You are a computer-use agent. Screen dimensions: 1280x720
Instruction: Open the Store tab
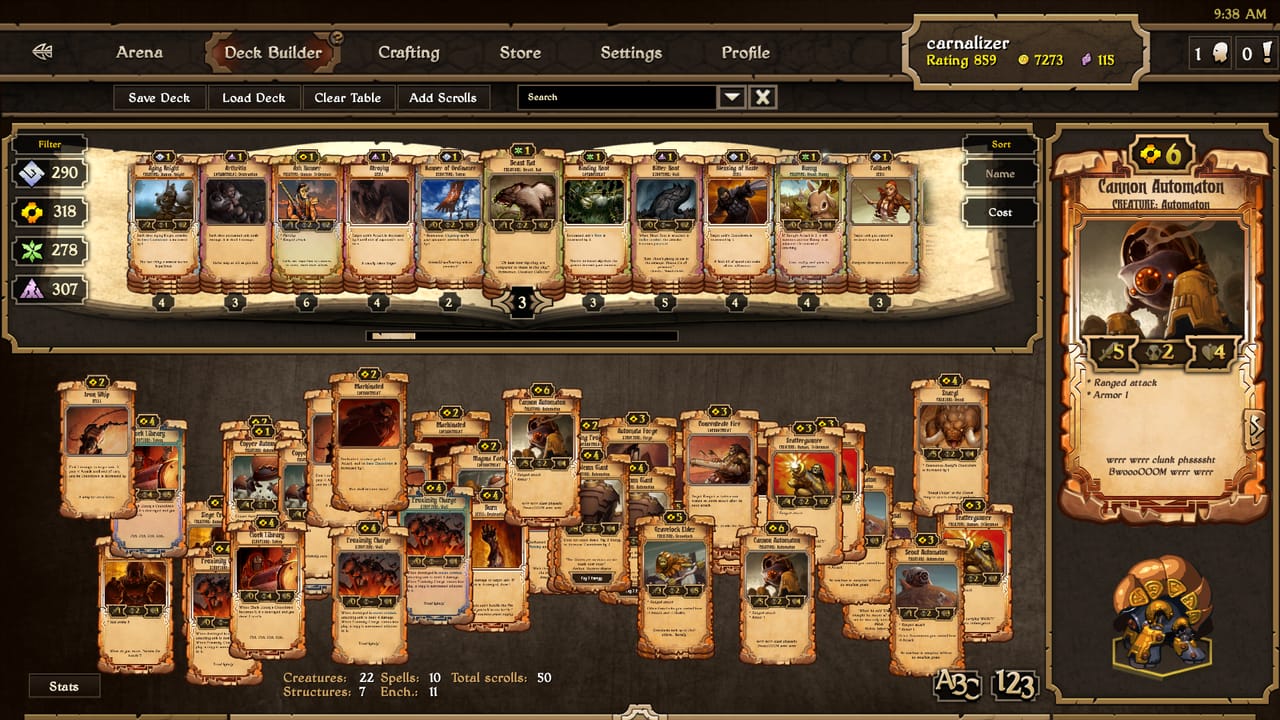click(519, 52)
